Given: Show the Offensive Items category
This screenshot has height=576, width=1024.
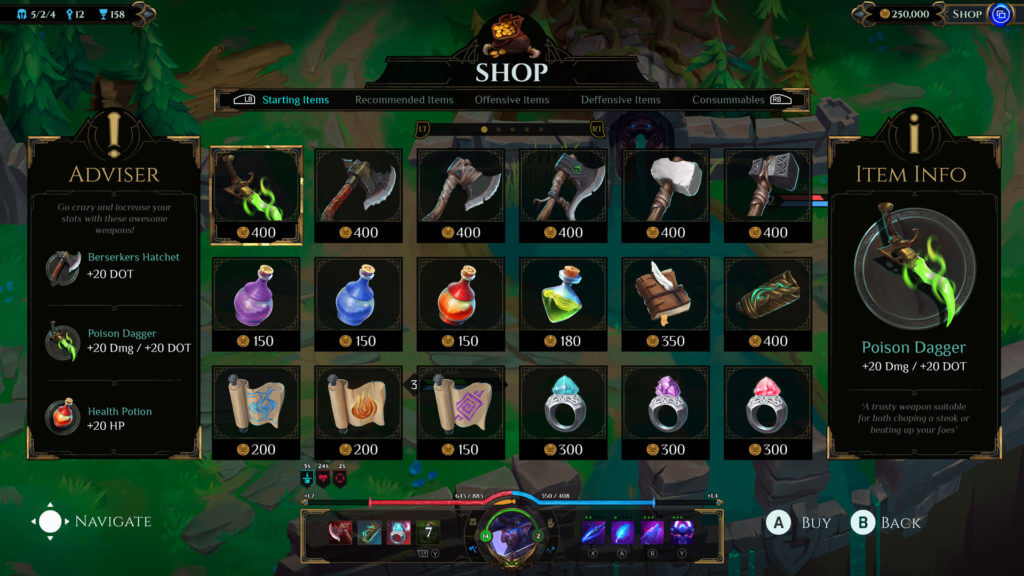Looking at the screenshot, I should pyautogui.click(x=512, y=100).
